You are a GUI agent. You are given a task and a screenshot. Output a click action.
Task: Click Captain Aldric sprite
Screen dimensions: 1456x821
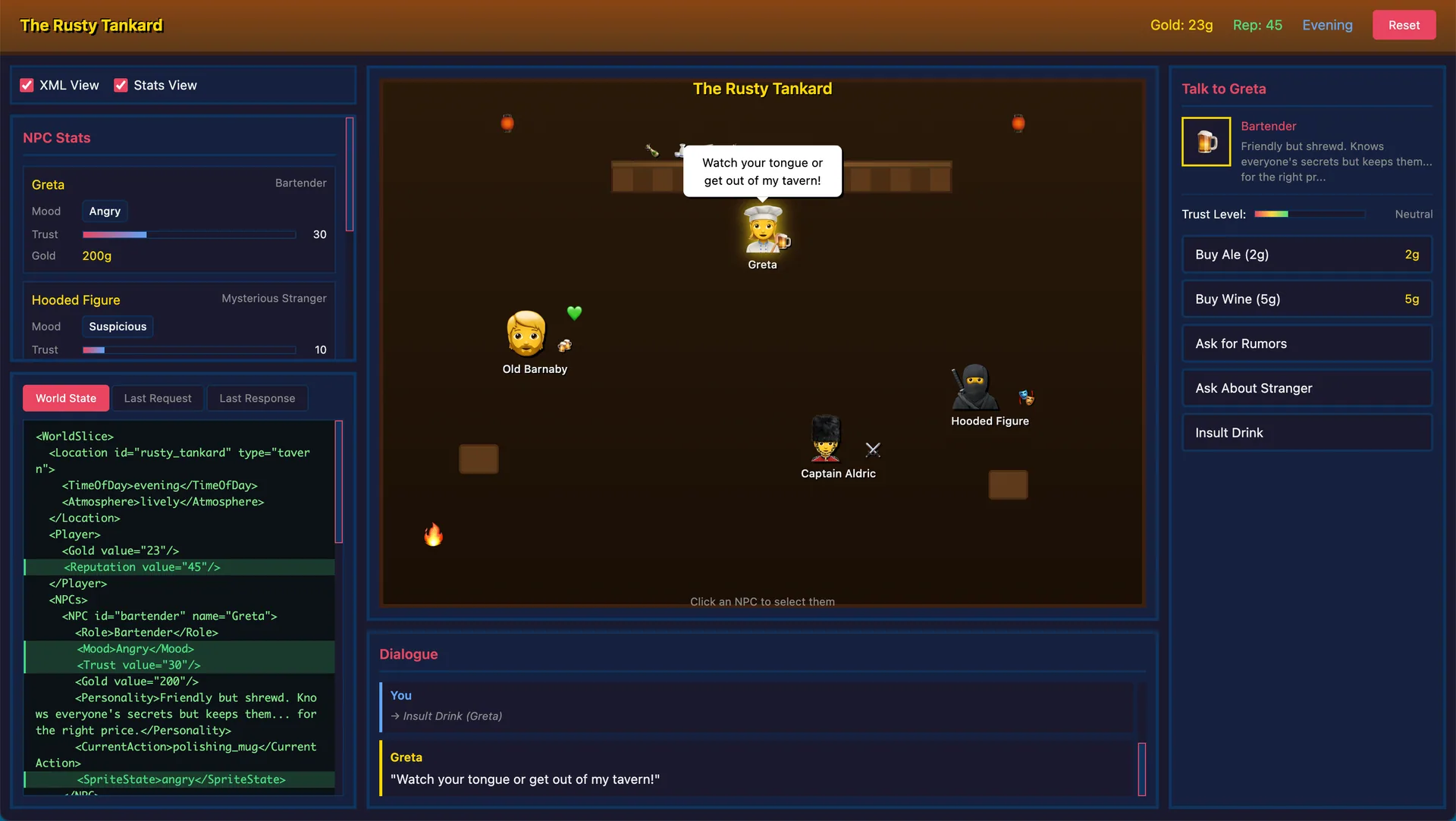tap(825, 440)
